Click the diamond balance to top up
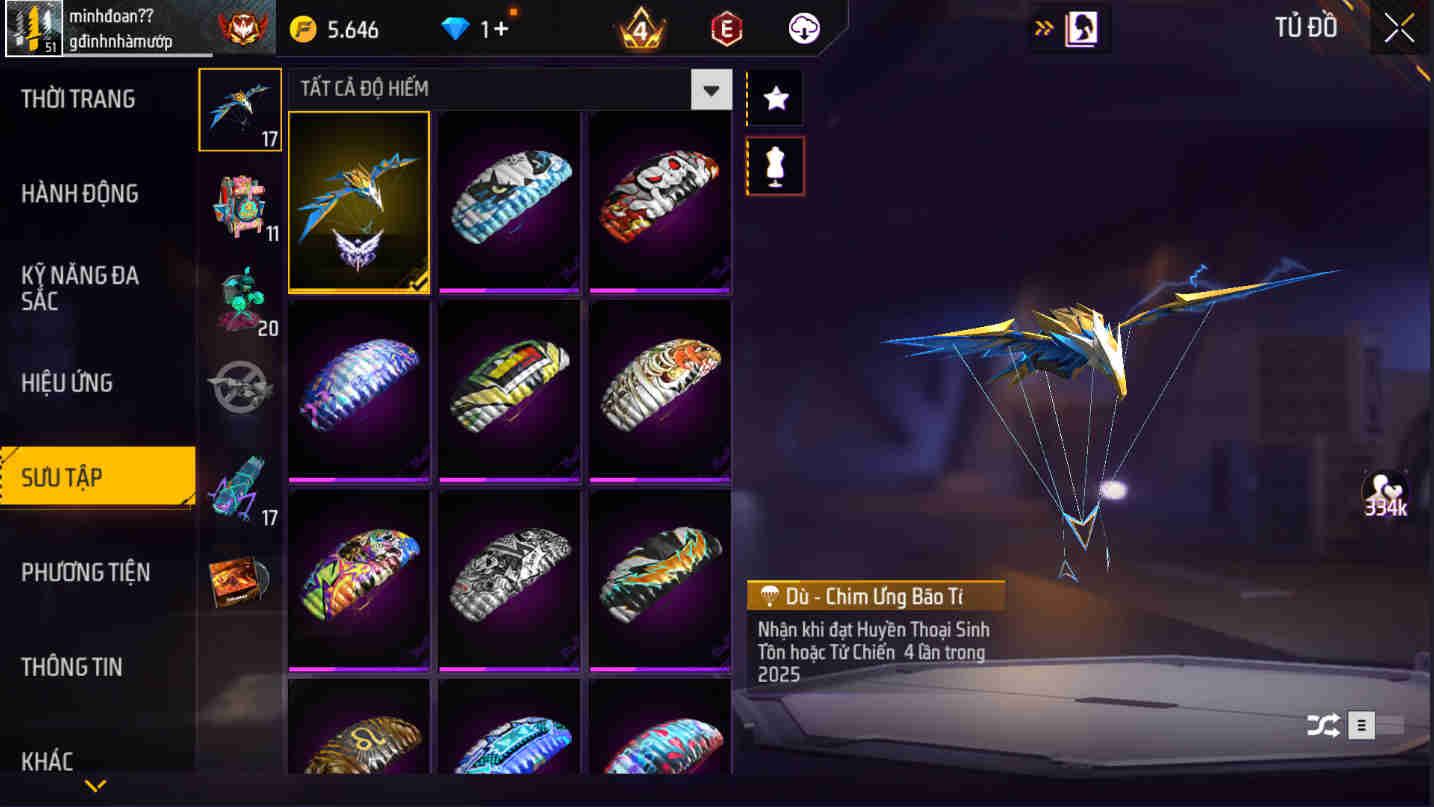This screenshot has height=807, width=1434. (472, 28)
